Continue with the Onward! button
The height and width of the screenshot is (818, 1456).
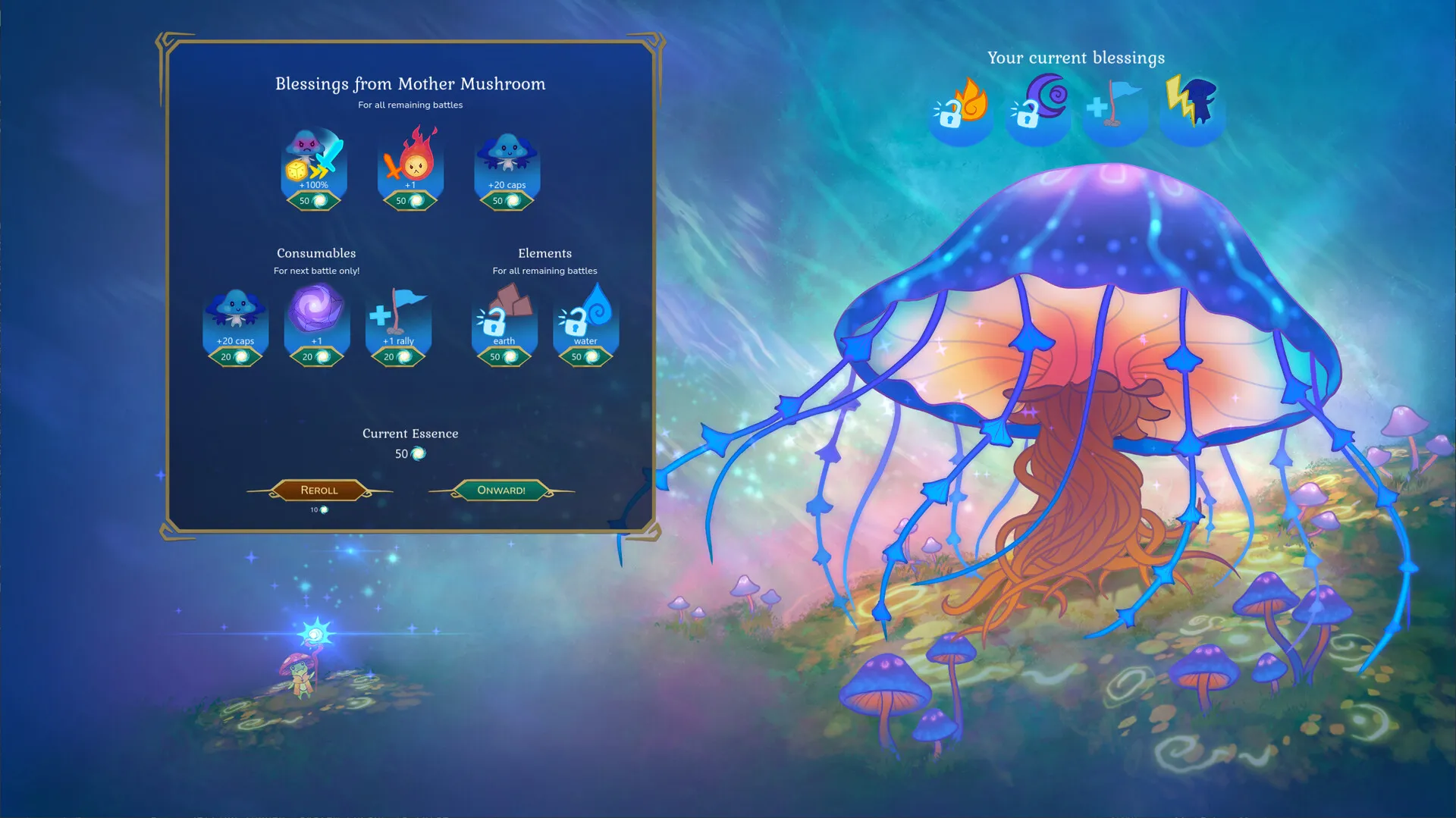pos(501,490)
